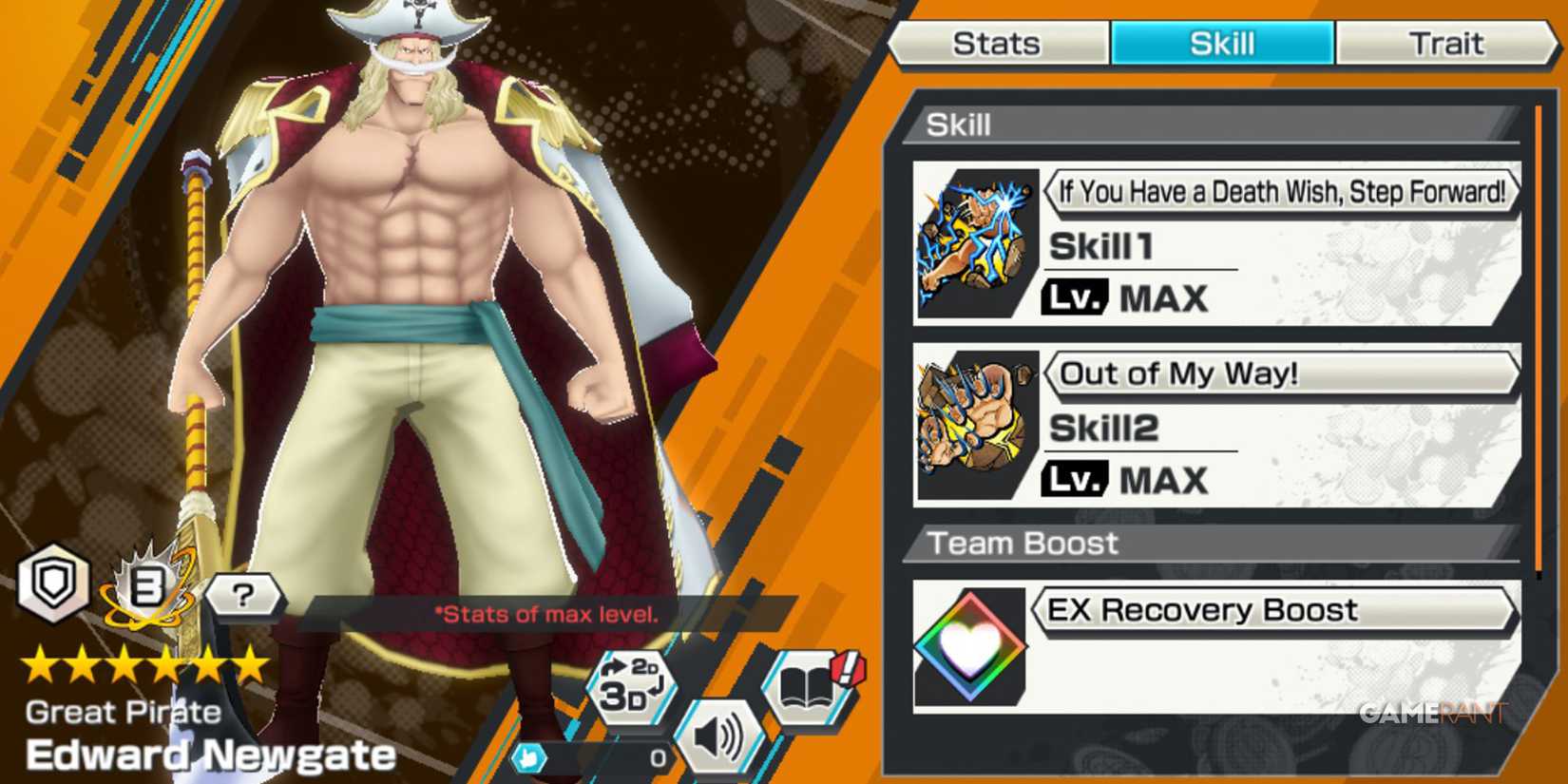Open the Trait tab
Viewport: 1568px width, 784px height.
point(1445,42)
